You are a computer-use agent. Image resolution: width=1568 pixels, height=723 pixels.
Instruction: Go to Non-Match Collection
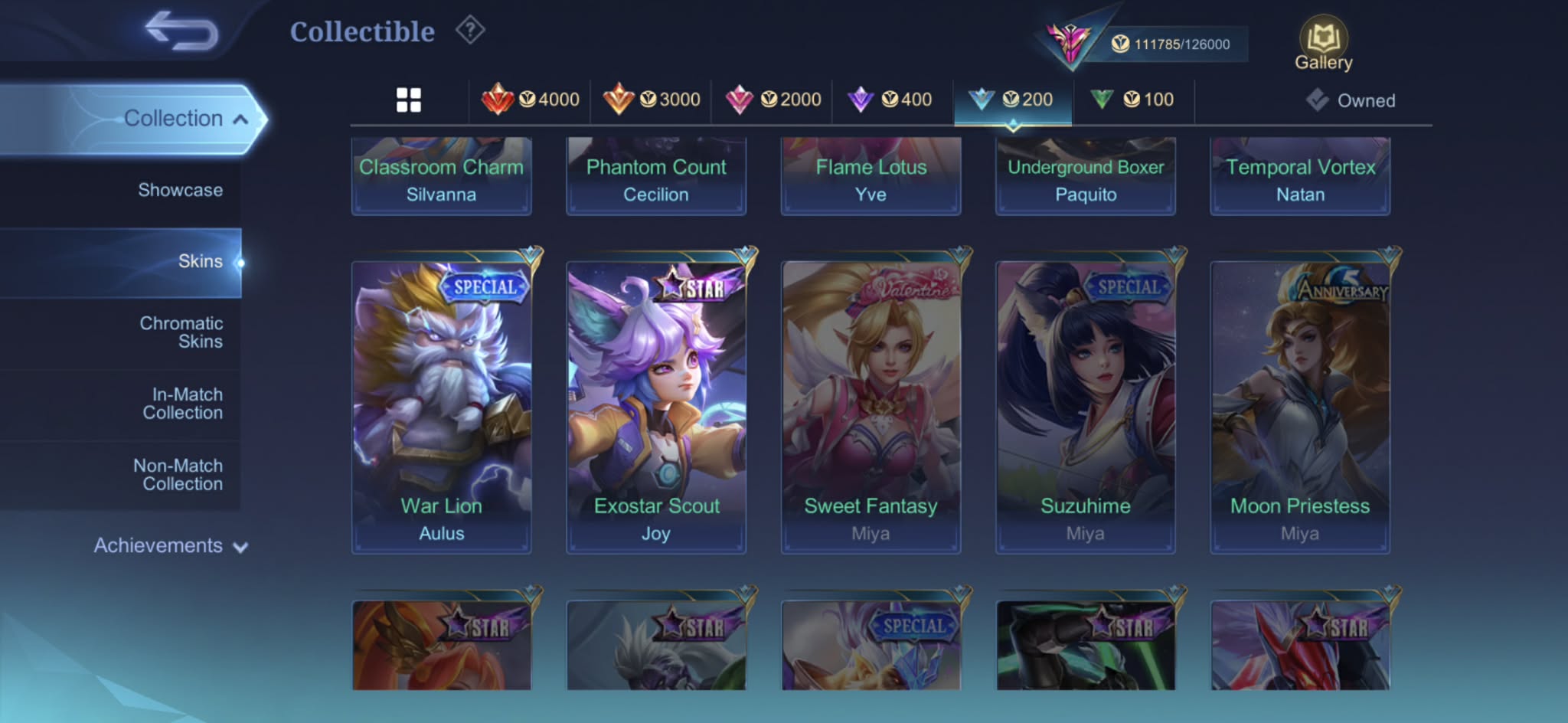point(178,475)
